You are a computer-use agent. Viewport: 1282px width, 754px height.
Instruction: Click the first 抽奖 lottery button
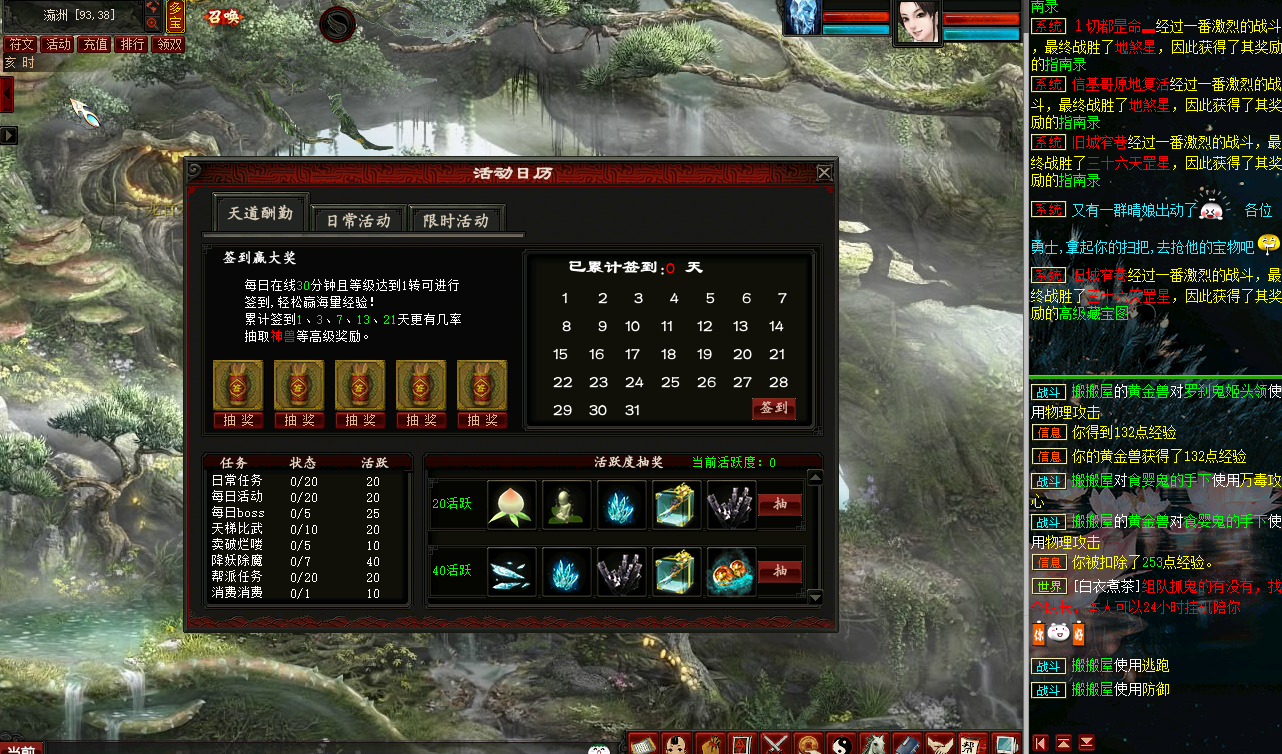point(238,419)
